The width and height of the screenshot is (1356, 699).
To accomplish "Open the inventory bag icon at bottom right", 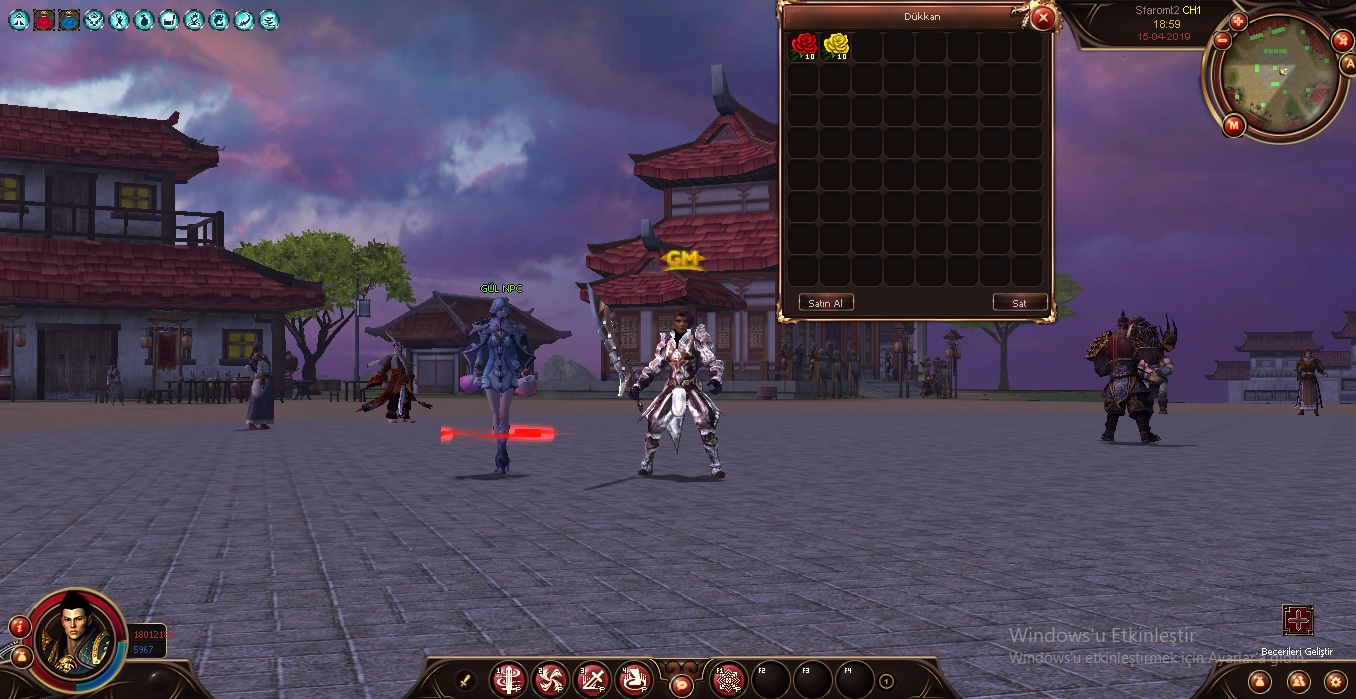I will coord(1258,681).
